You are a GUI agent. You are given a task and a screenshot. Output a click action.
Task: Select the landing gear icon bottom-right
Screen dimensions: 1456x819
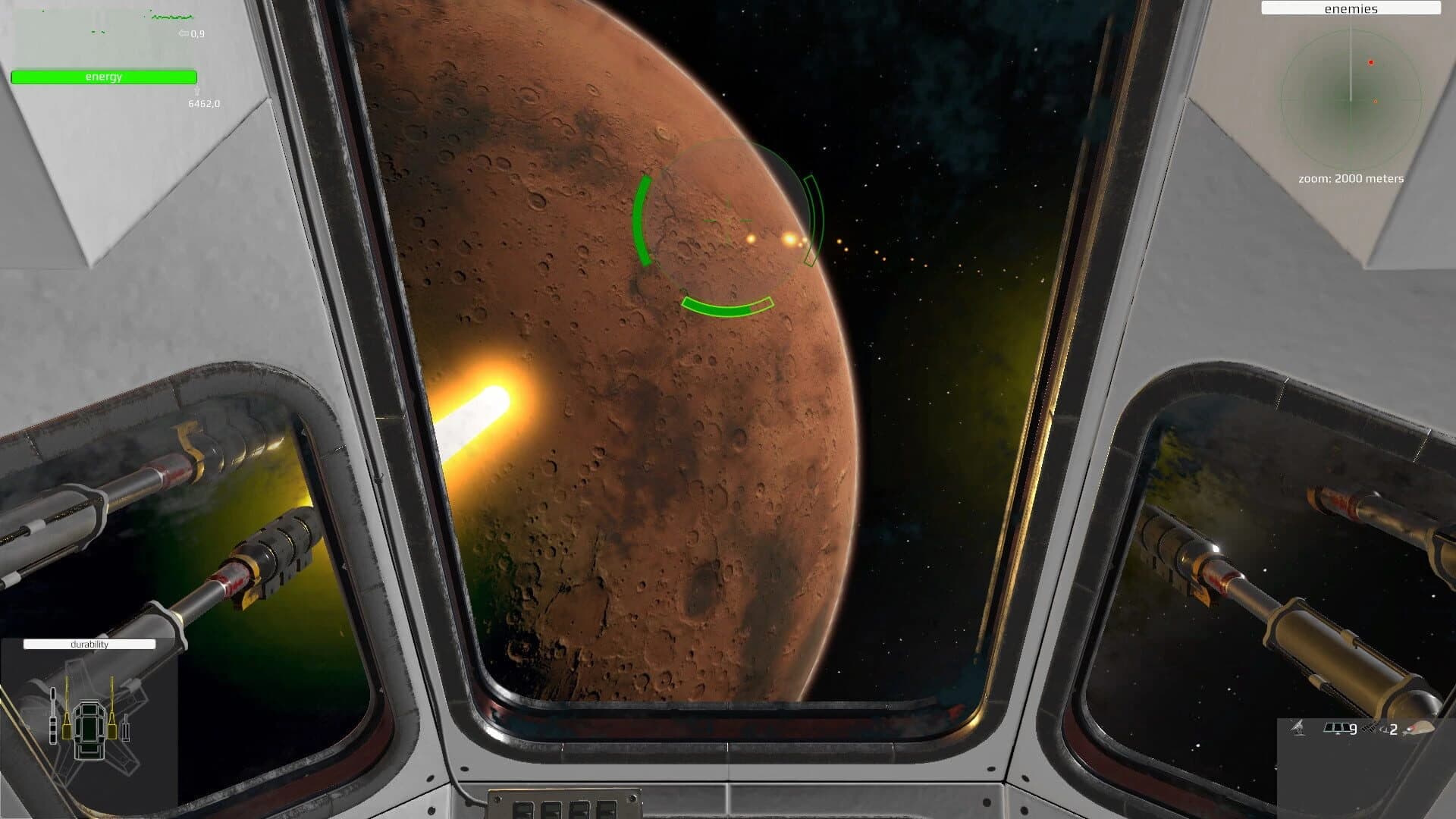point(1297,730)
